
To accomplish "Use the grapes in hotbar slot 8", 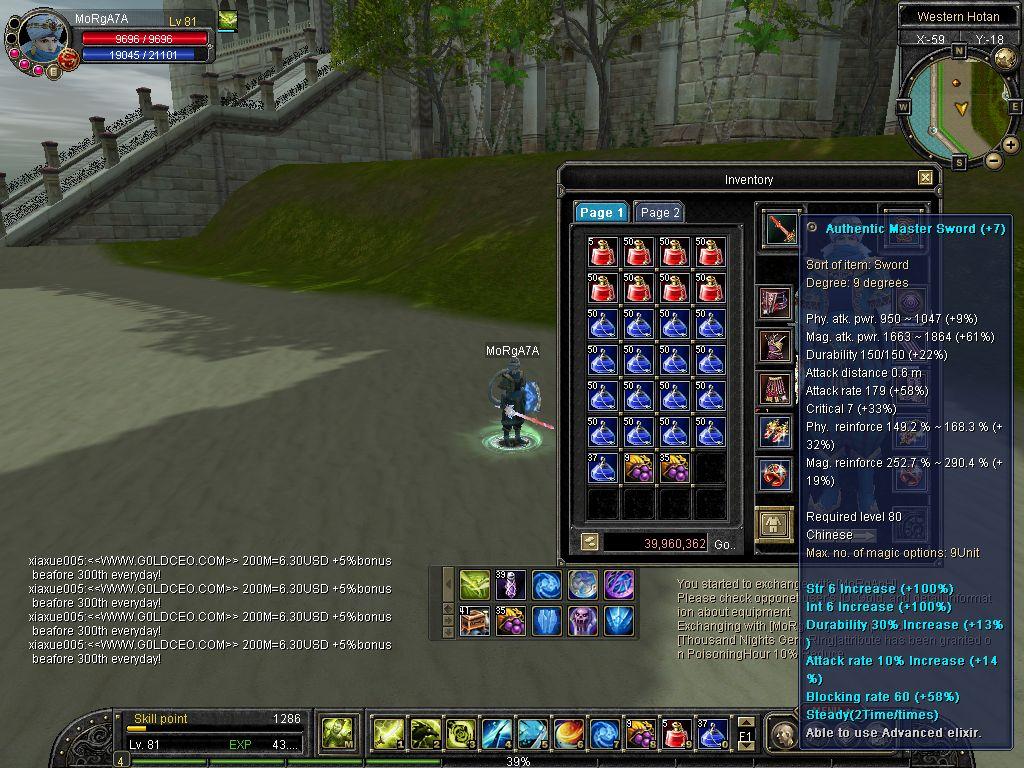I will 640,734.
